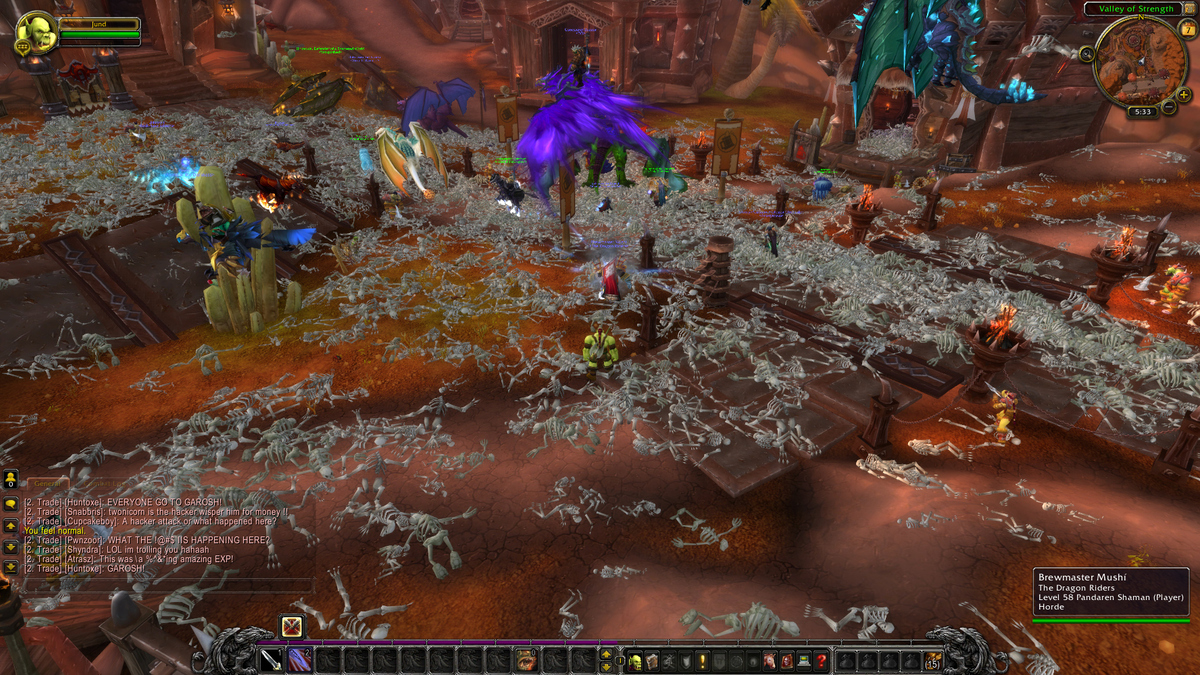Open the world map button beside zone name

tap(1186, 9)
